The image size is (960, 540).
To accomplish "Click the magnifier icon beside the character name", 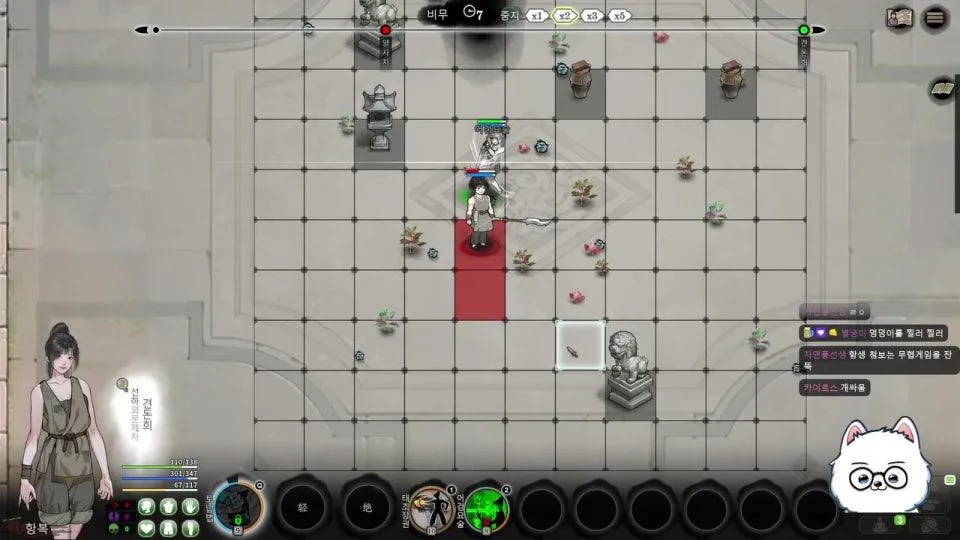I will click(x=122, y=383).
